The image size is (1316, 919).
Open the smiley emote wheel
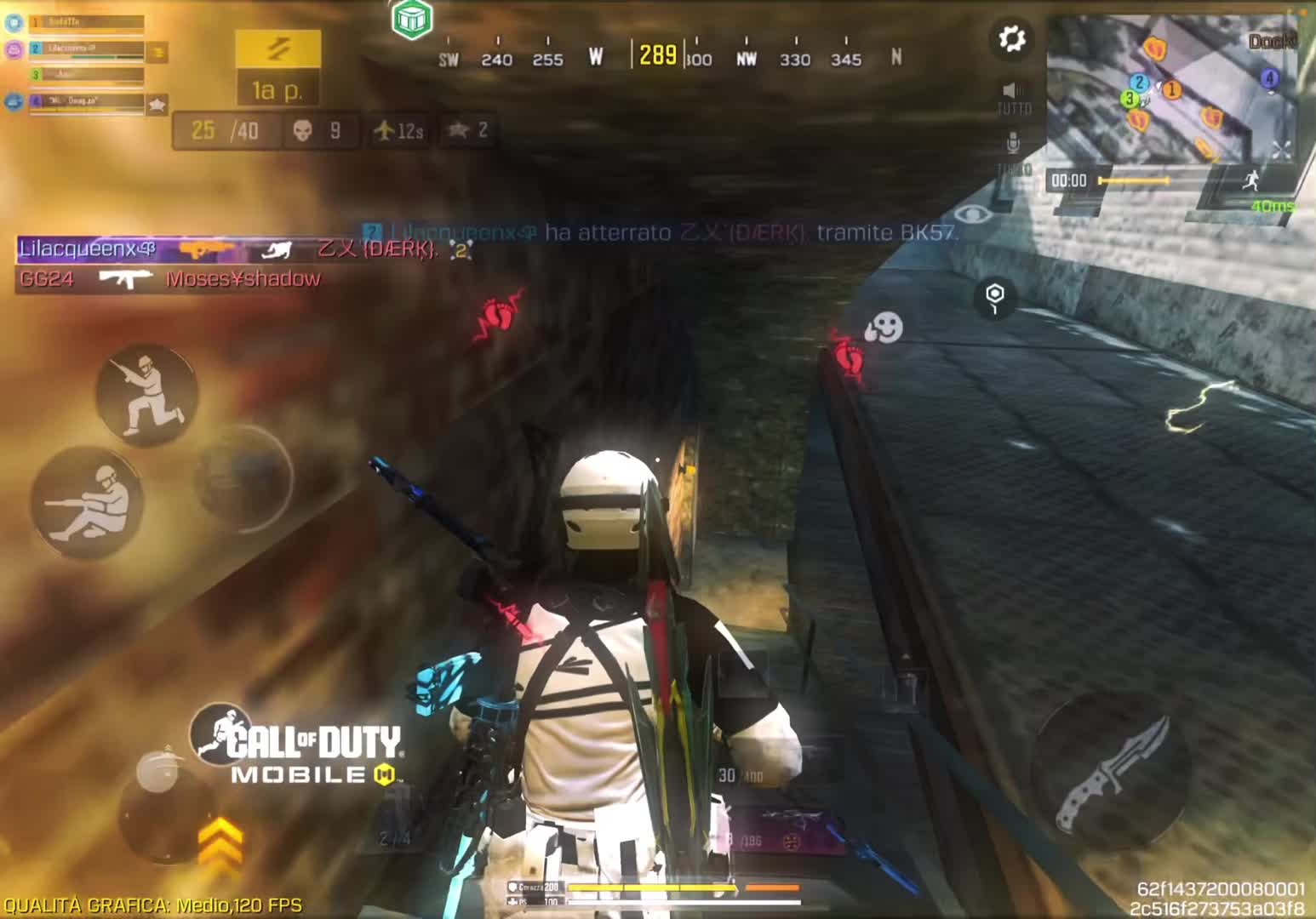pos(883,328)
